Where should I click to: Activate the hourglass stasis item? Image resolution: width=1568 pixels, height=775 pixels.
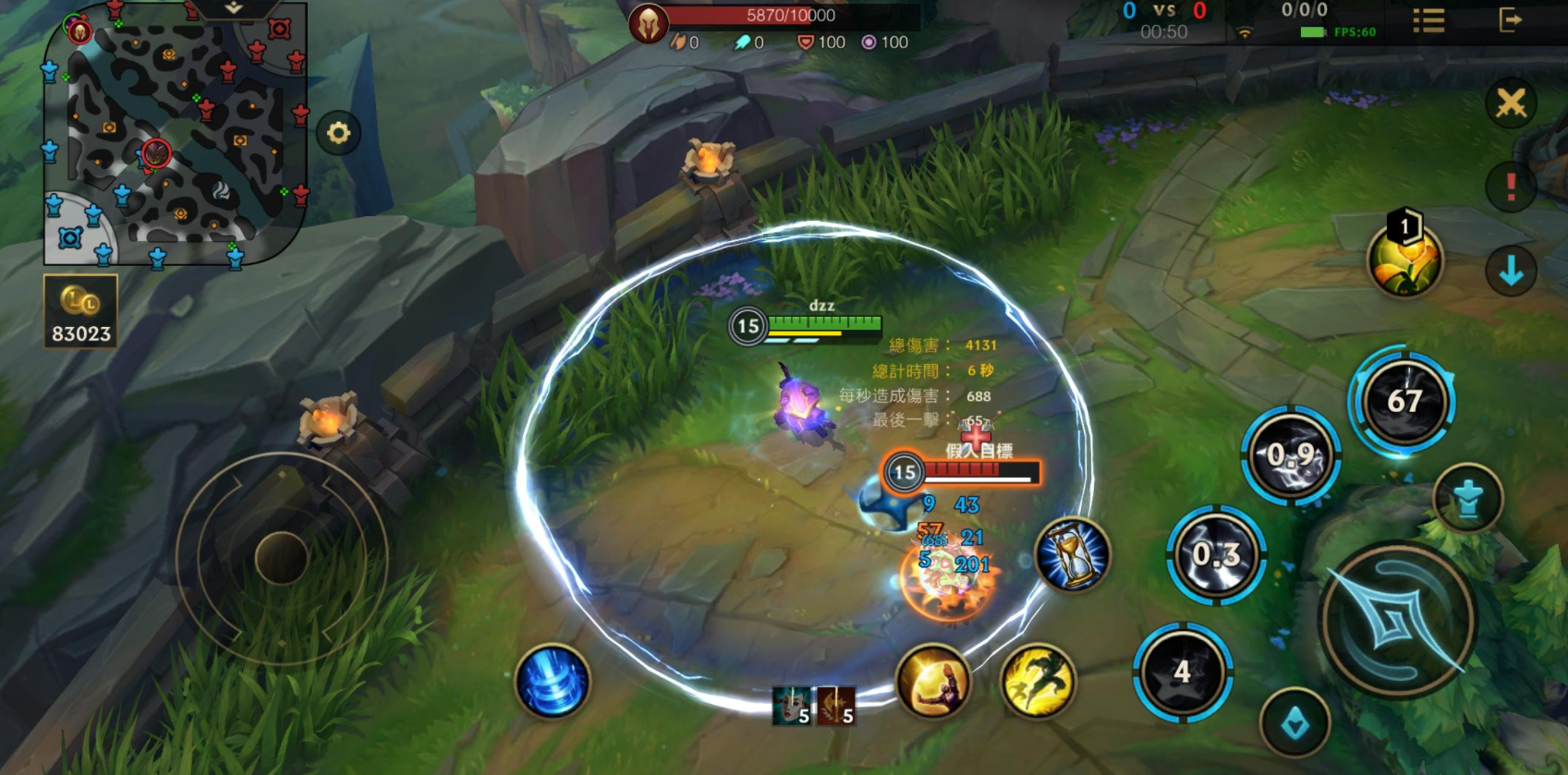1073,554
